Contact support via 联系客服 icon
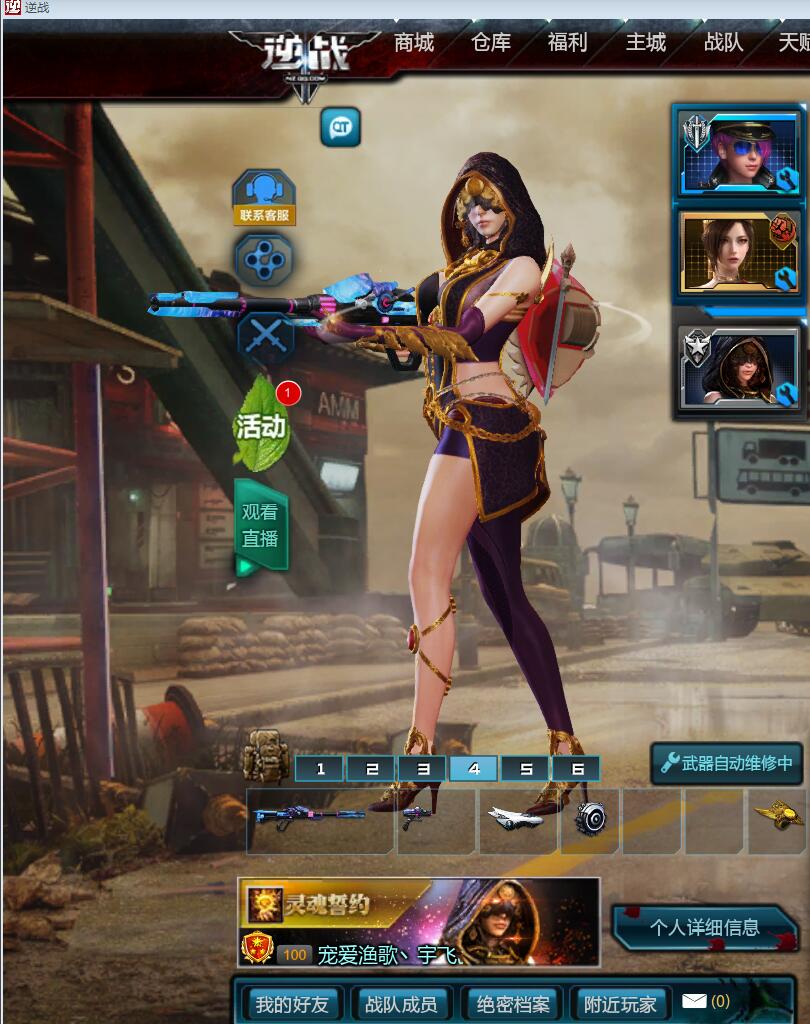 (264, 197)
